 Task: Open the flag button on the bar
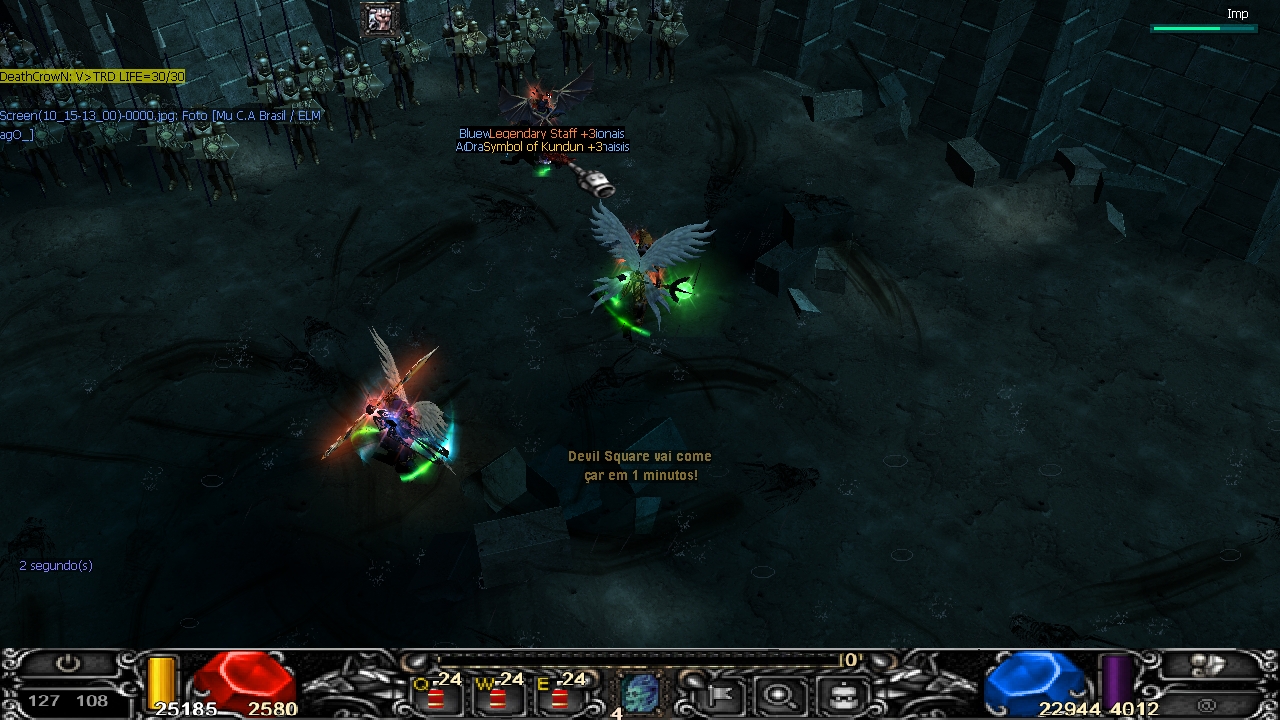point(720,694)
